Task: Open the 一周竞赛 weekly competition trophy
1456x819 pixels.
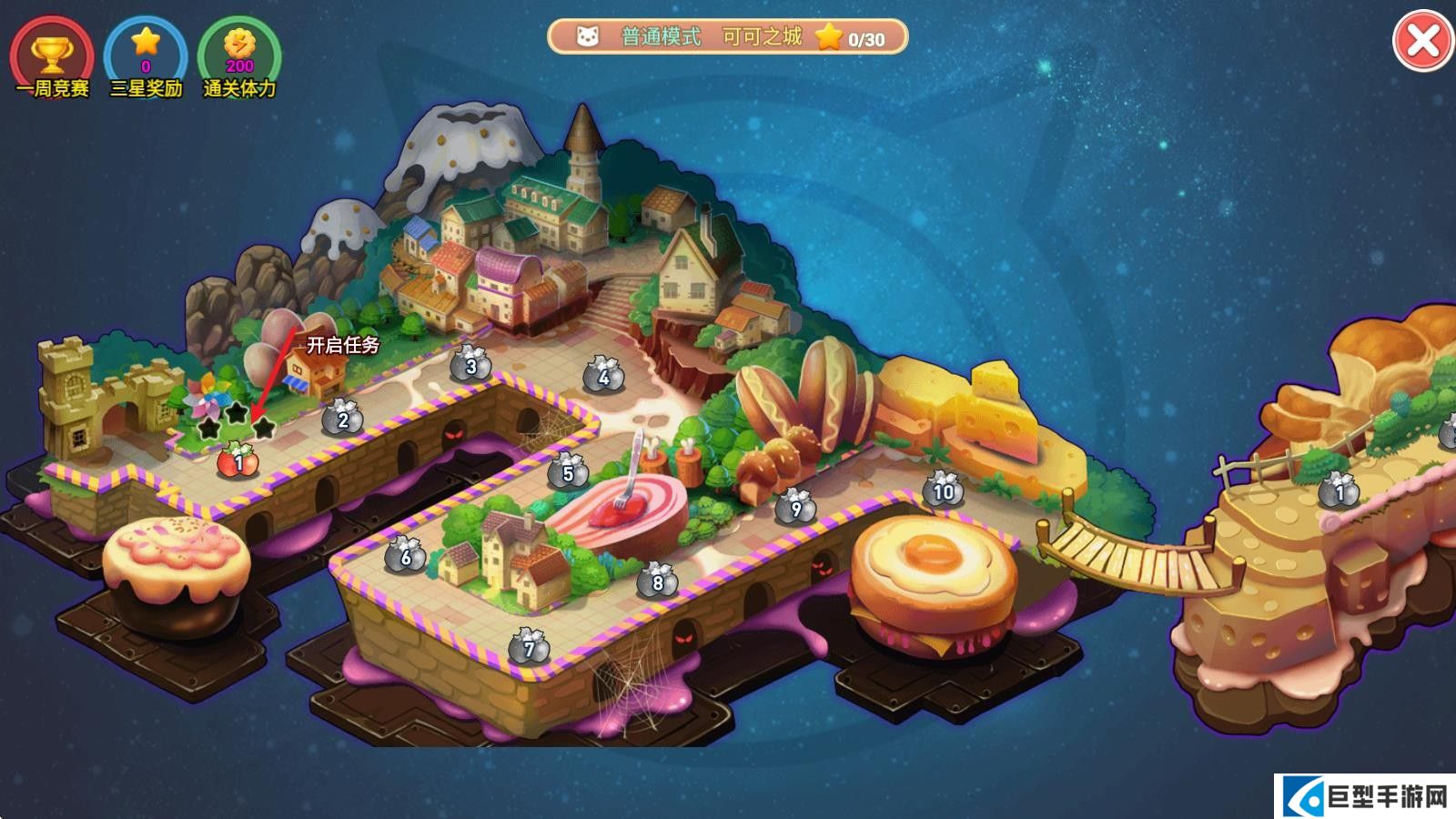Action: point(52,56)
